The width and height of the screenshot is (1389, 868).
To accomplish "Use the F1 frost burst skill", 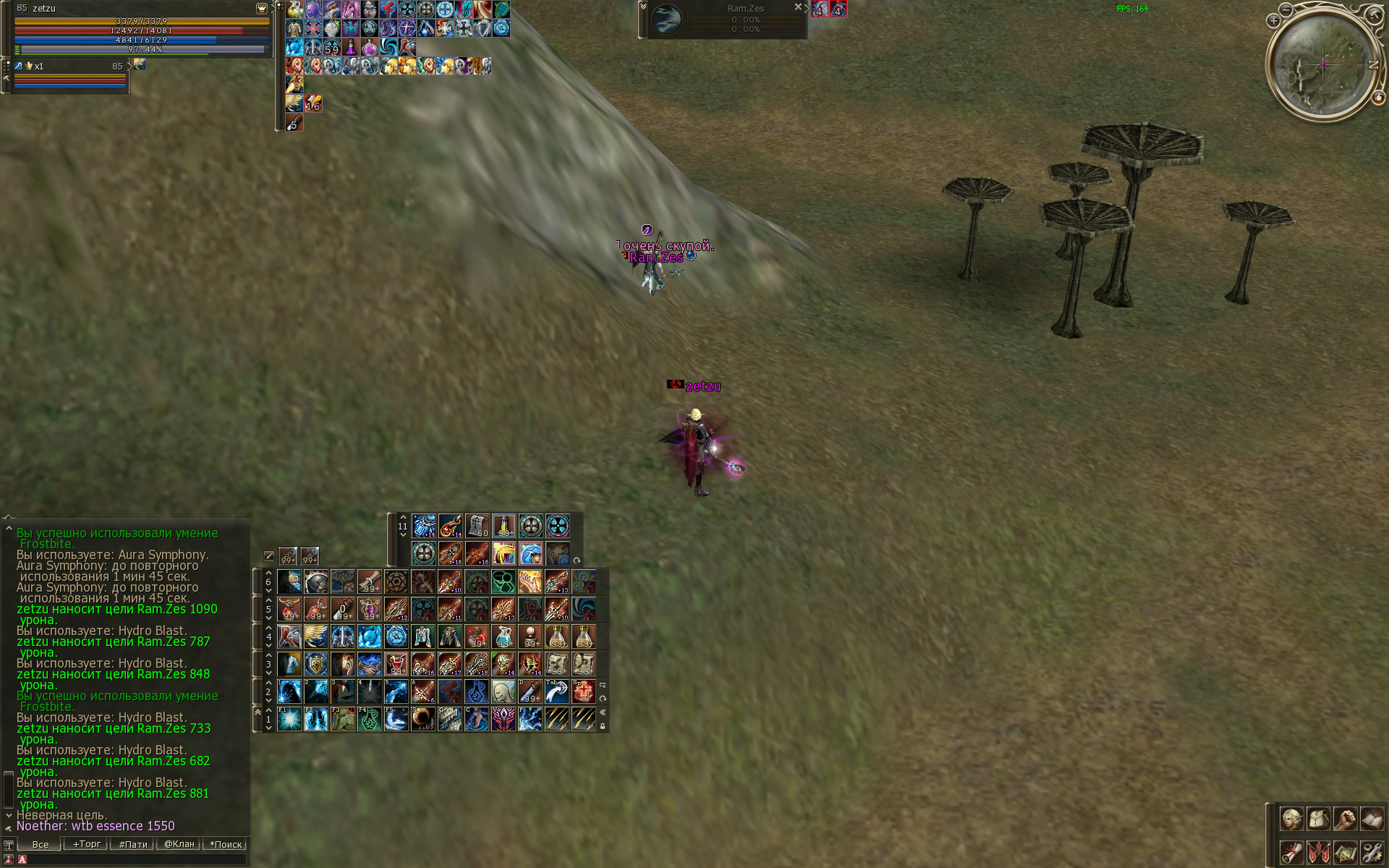I will [289, 719].
